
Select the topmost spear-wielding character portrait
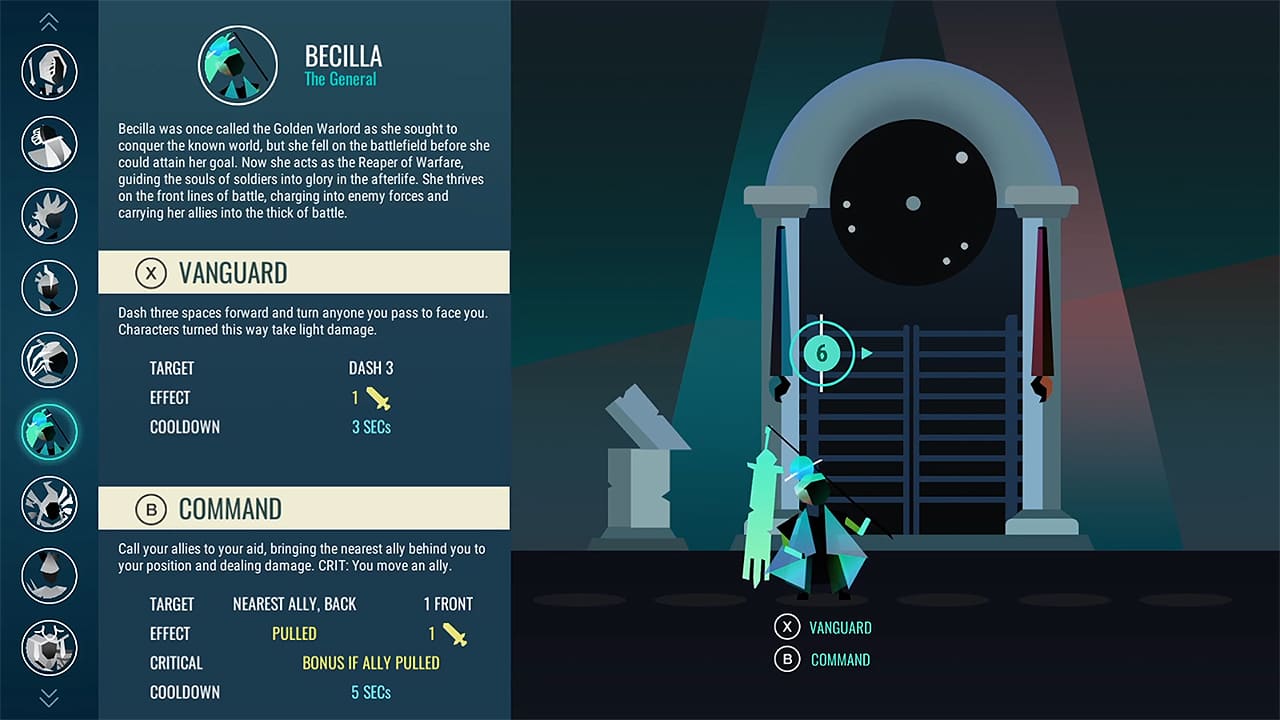pyautogui.click(x=49, y=72)
